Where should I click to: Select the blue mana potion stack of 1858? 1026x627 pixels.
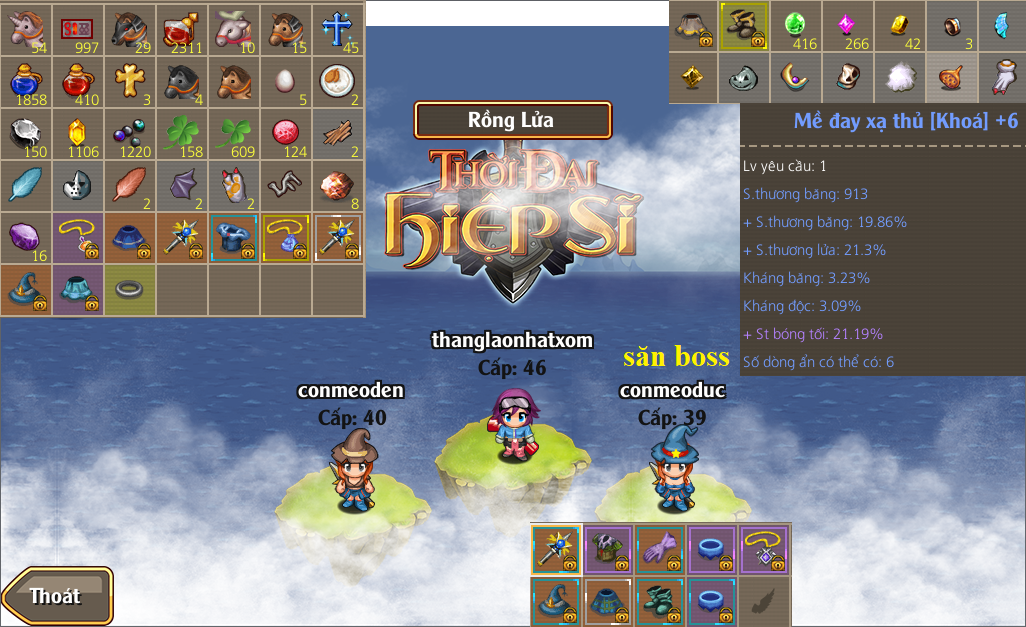coord(26,81)
